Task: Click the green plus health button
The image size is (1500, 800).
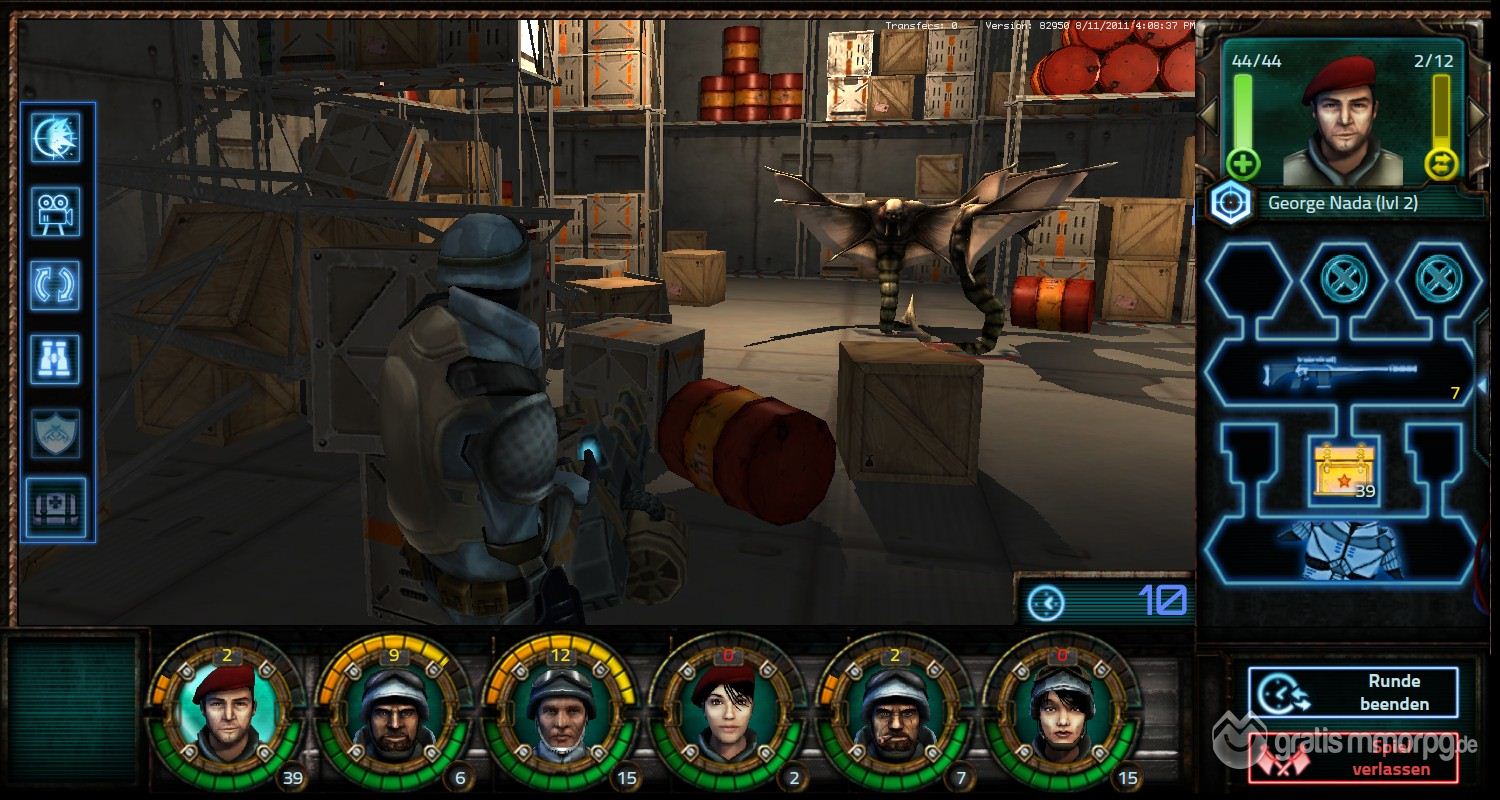Action: pyautogui.click(x=1243, y=163)
